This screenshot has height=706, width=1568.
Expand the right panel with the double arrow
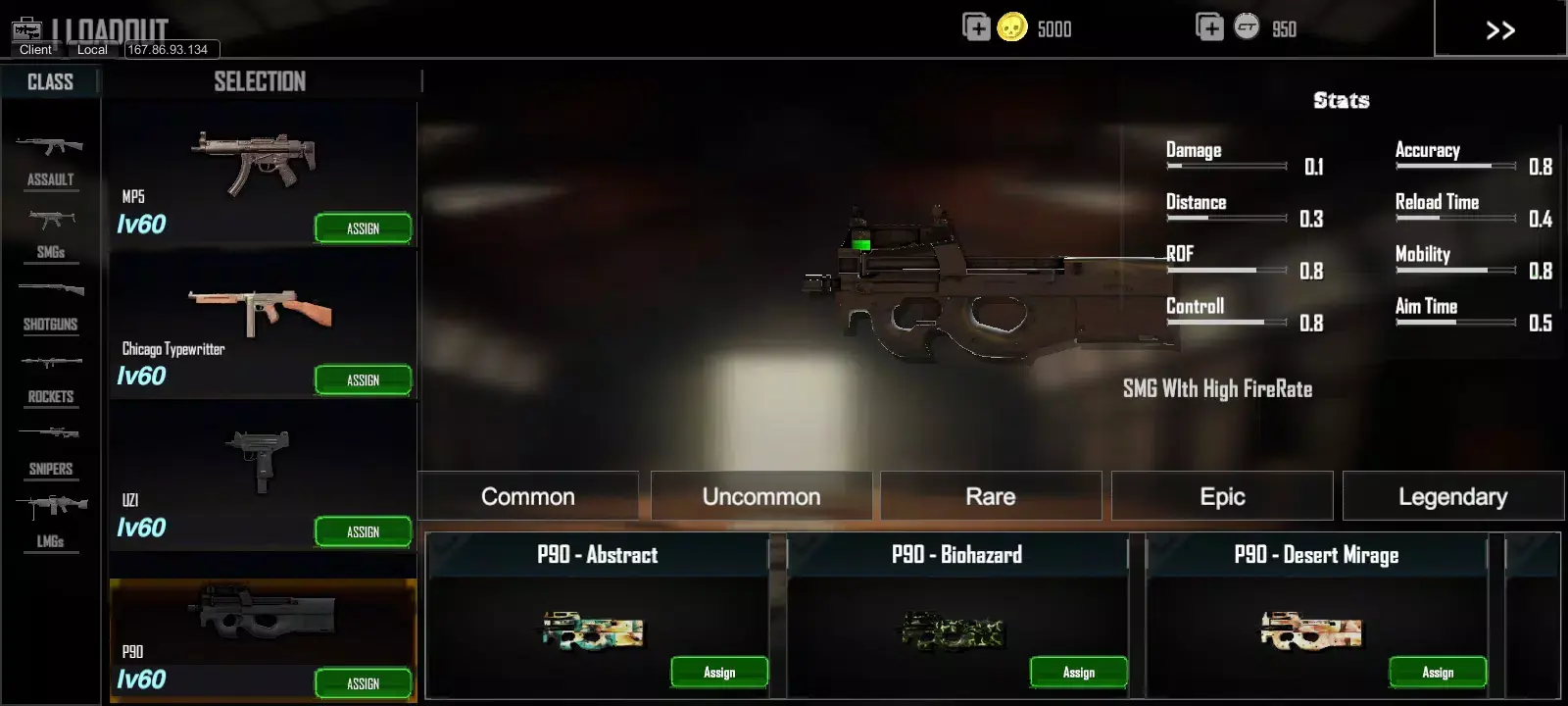pos(1499,29)
